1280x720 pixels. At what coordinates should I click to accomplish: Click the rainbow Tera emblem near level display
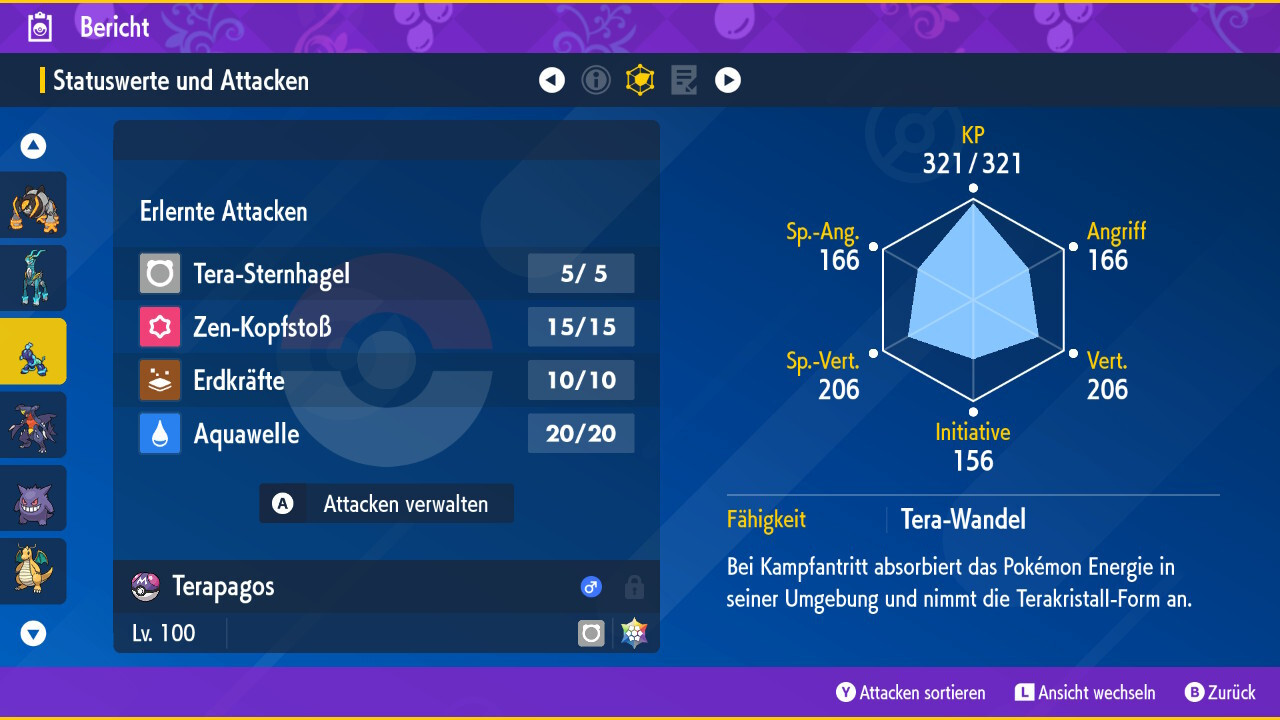pyautogui.click(x=633, y=632)
